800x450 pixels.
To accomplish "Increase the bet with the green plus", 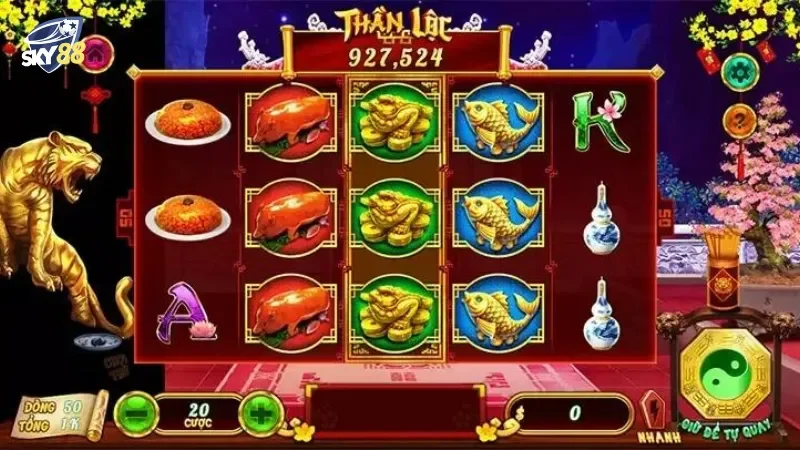I will coord(261,412).
